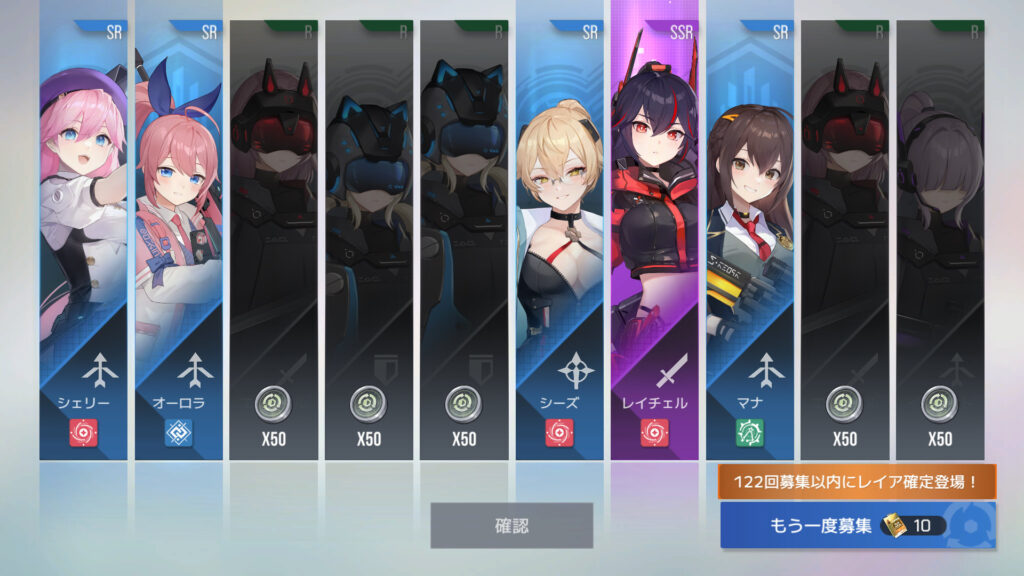Open the シーズ character card
Image resolution: width=1024 pixels, height=576 pixels.
560,240
